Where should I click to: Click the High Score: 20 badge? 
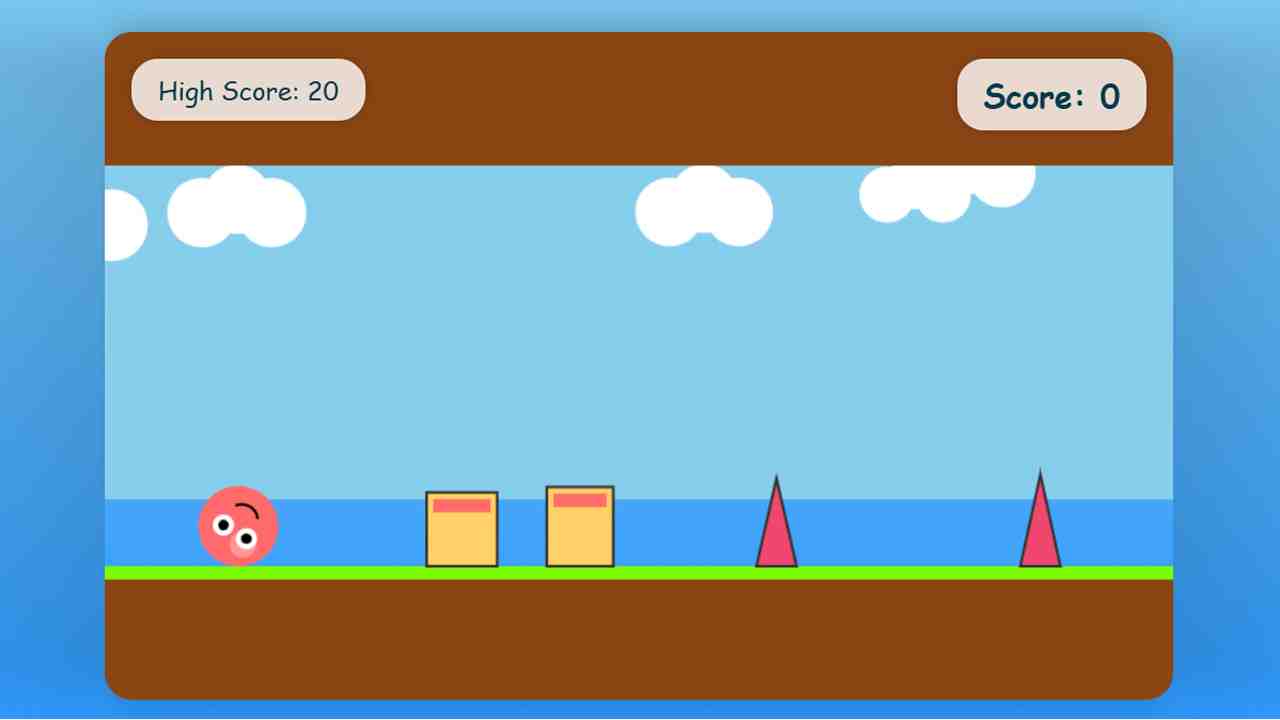coord(248,90)
